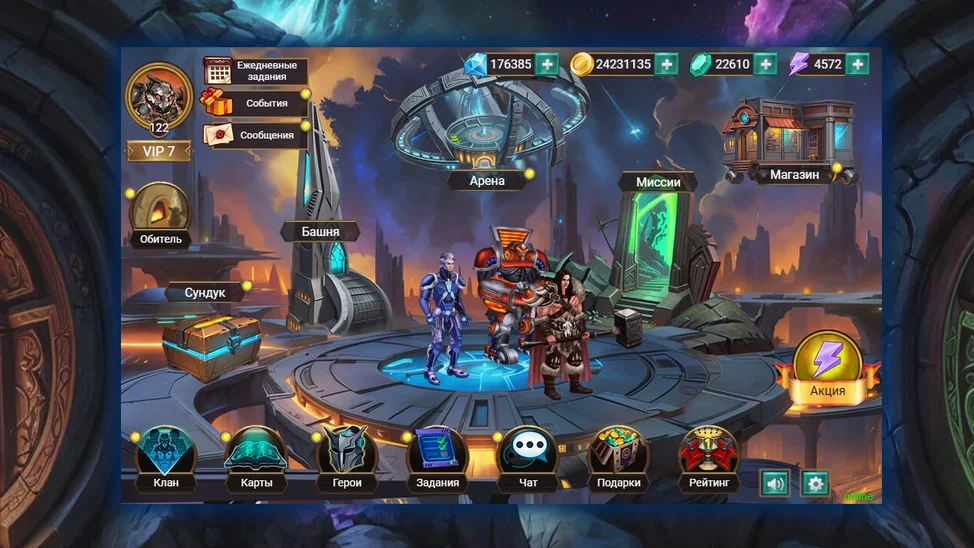Toggle the sound speaker button
Screen dimensions: 974x548
[x=775, y=484]
